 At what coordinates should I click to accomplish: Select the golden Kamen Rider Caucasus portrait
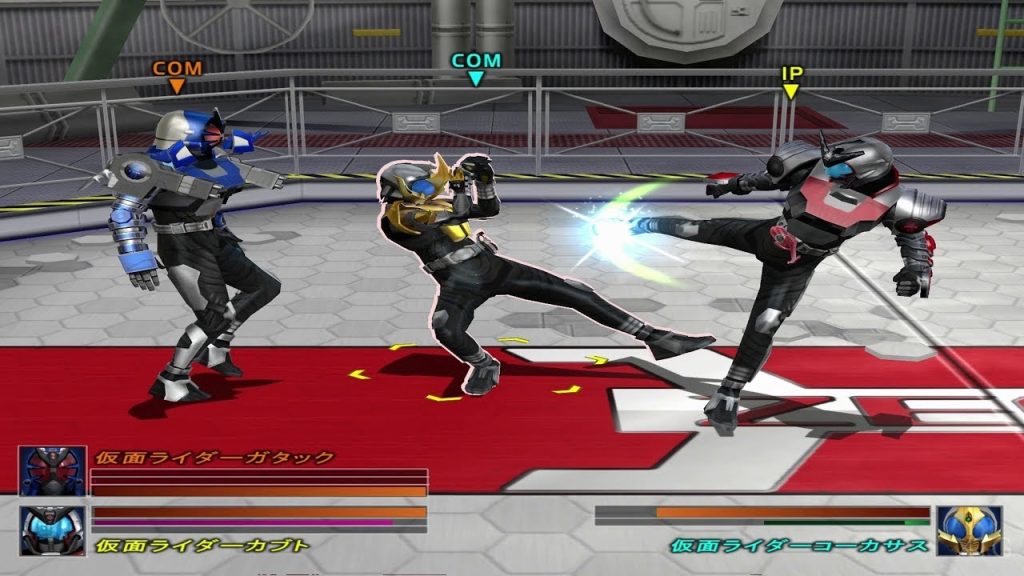[969, 530]
